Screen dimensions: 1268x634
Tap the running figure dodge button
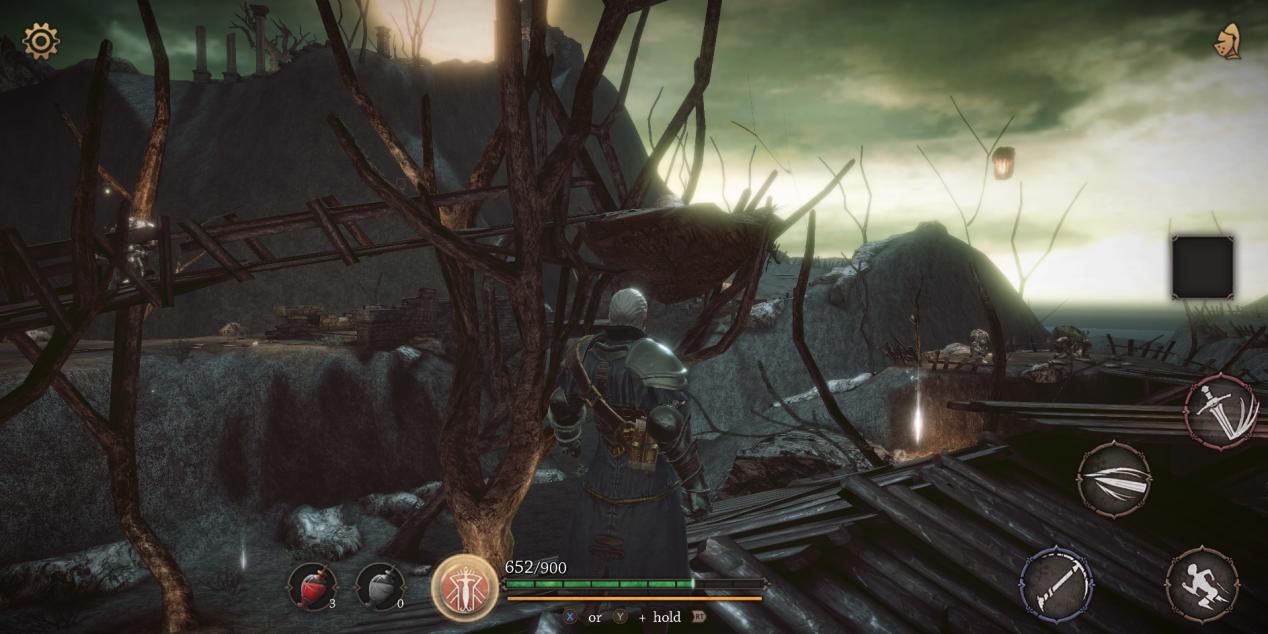point(1201,583)
